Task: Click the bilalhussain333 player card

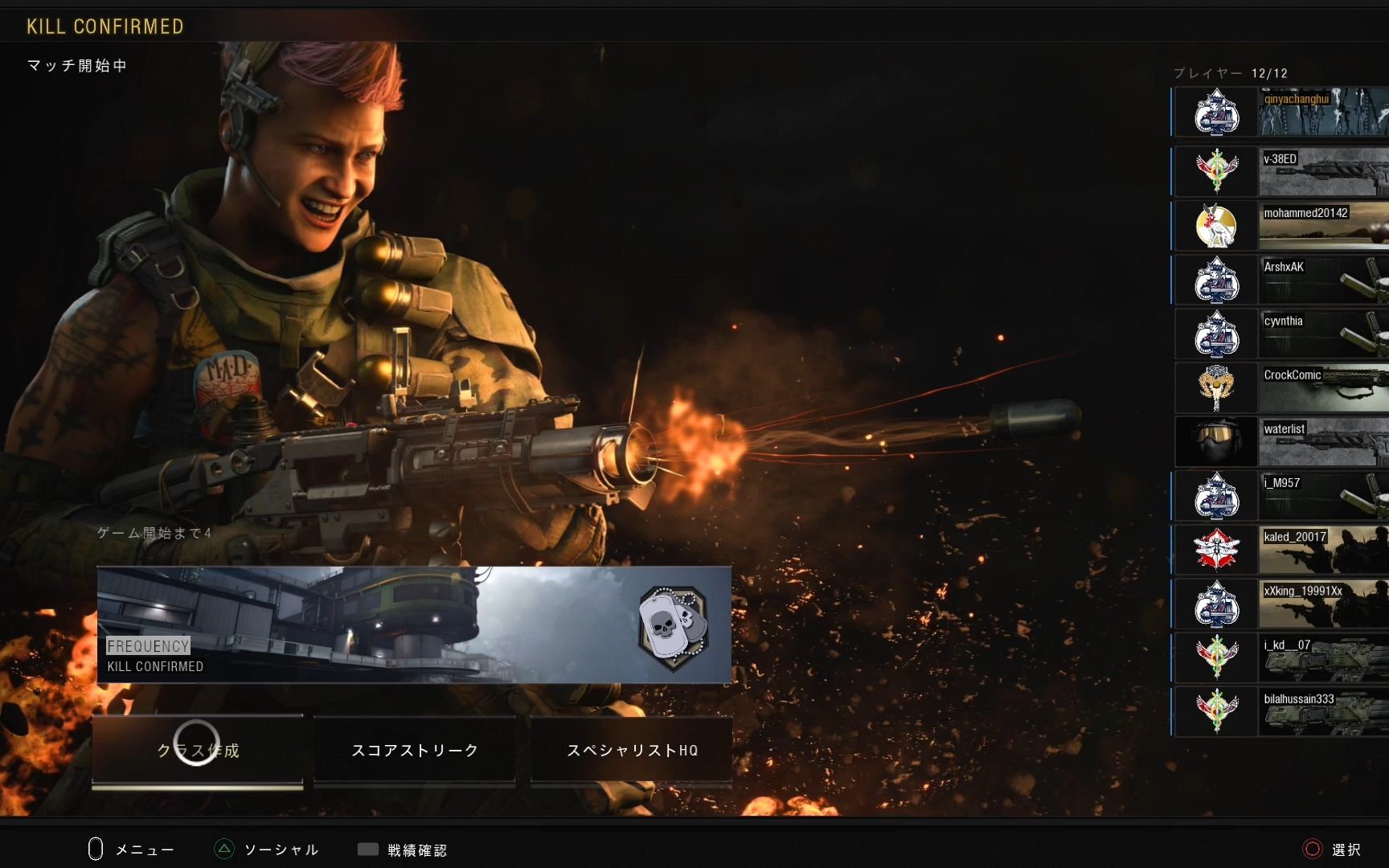Action: (x=1281, y=711)
